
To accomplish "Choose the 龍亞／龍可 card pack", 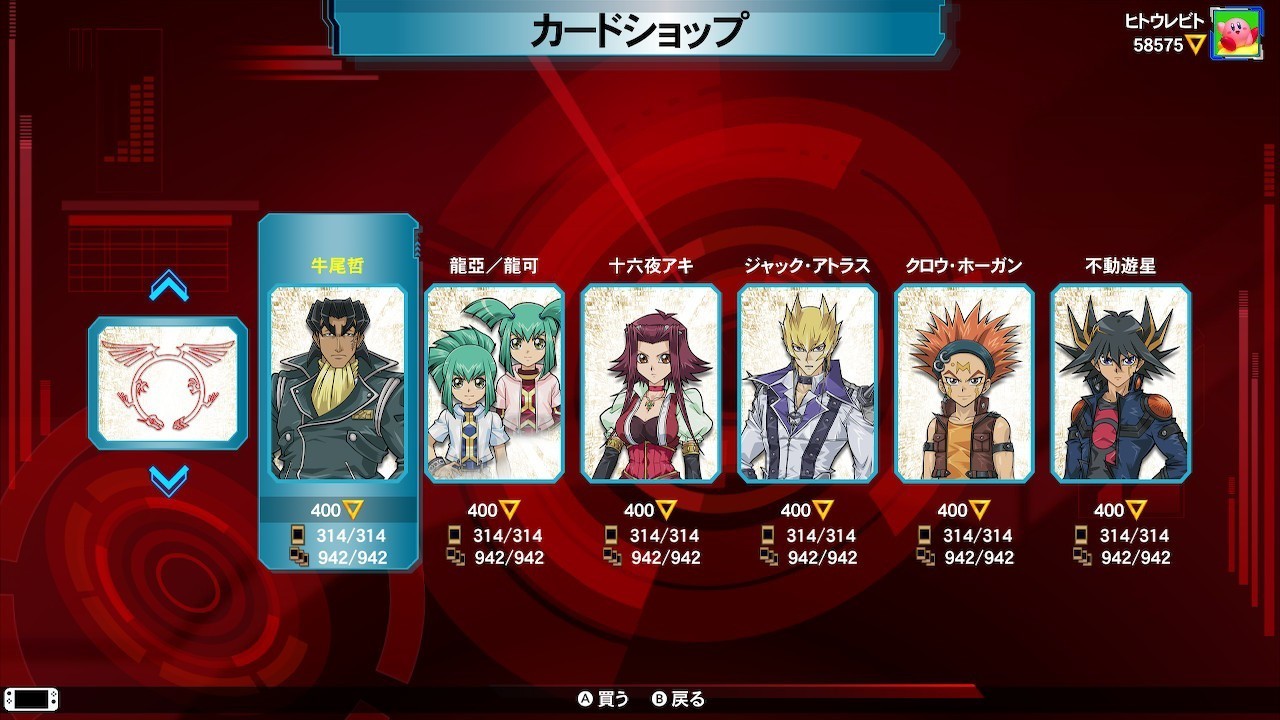I will 494,383.
